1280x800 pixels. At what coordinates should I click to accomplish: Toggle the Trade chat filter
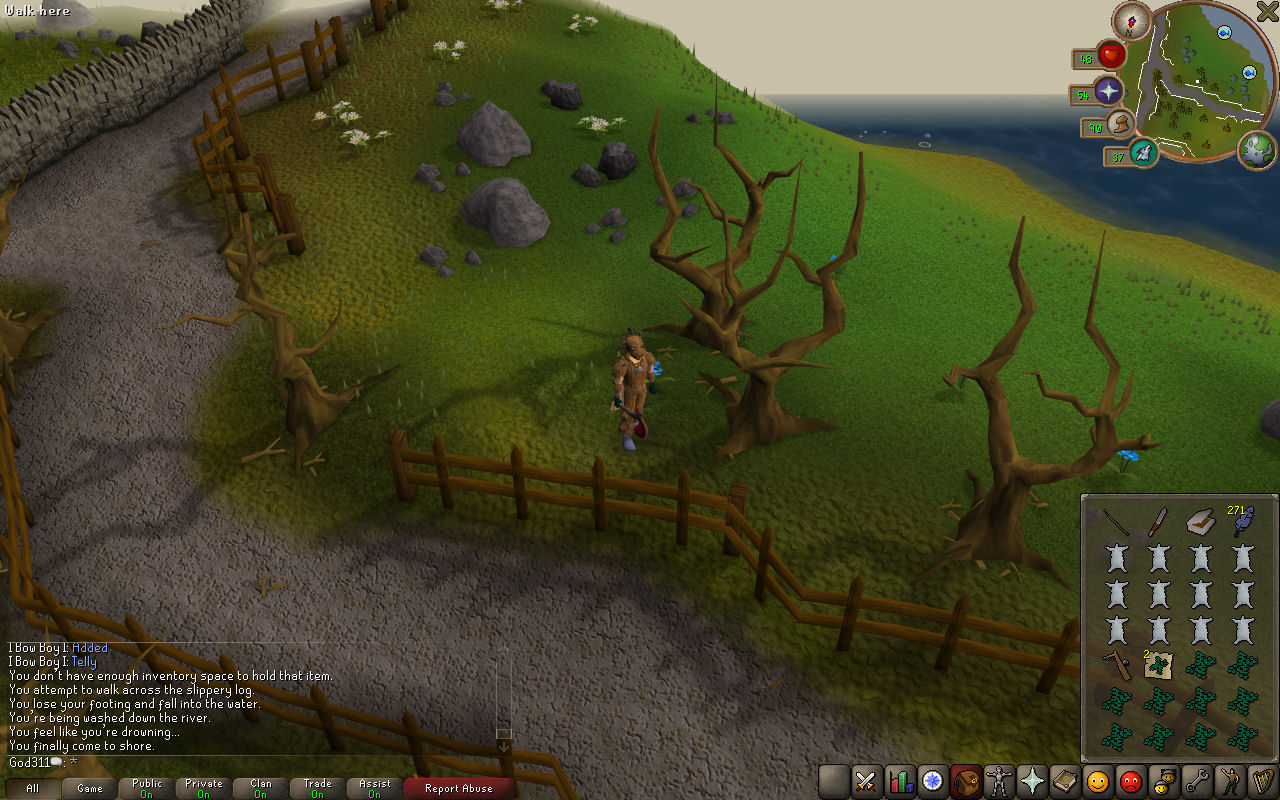(317, 788)
